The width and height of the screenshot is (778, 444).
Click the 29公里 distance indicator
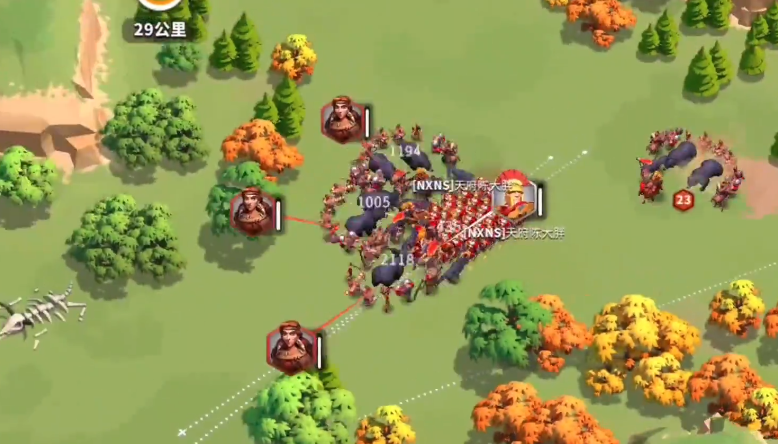pos(160,29)
